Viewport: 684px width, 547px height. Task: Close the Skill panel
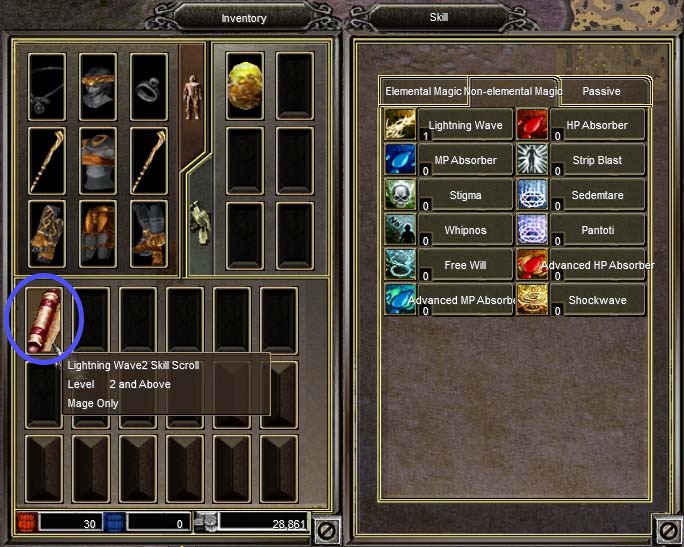666,529
